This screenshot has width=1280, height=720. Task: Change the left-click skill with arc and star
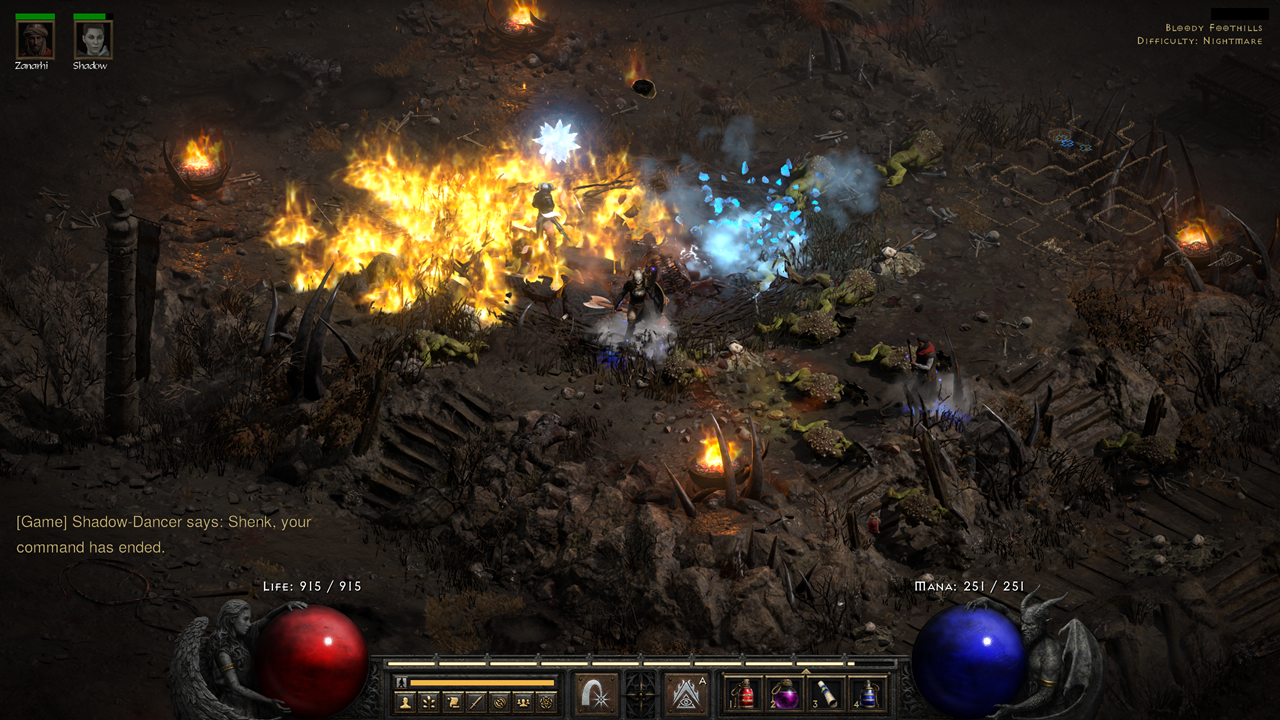coord(597,693)
